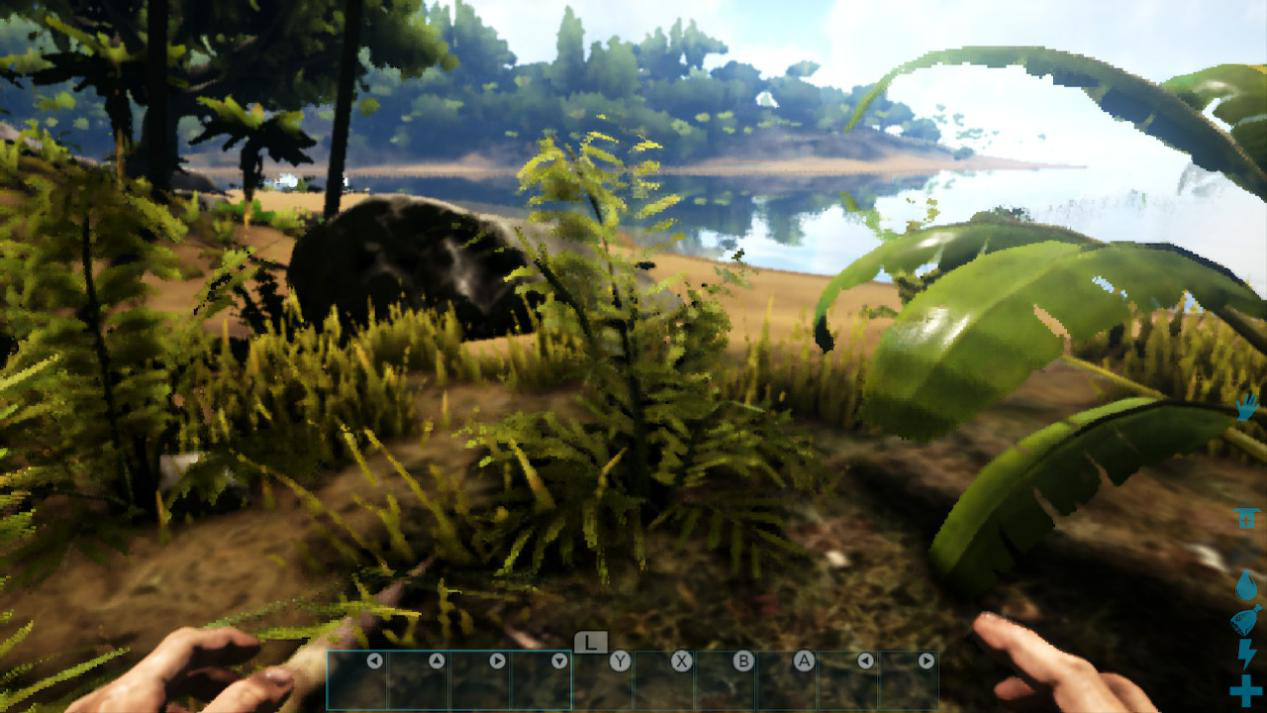Image resolution: width=1267 pixels, height=713 pixels.
Task: Click the lightning bolt stamina icon
Action: pos(1246,654)
